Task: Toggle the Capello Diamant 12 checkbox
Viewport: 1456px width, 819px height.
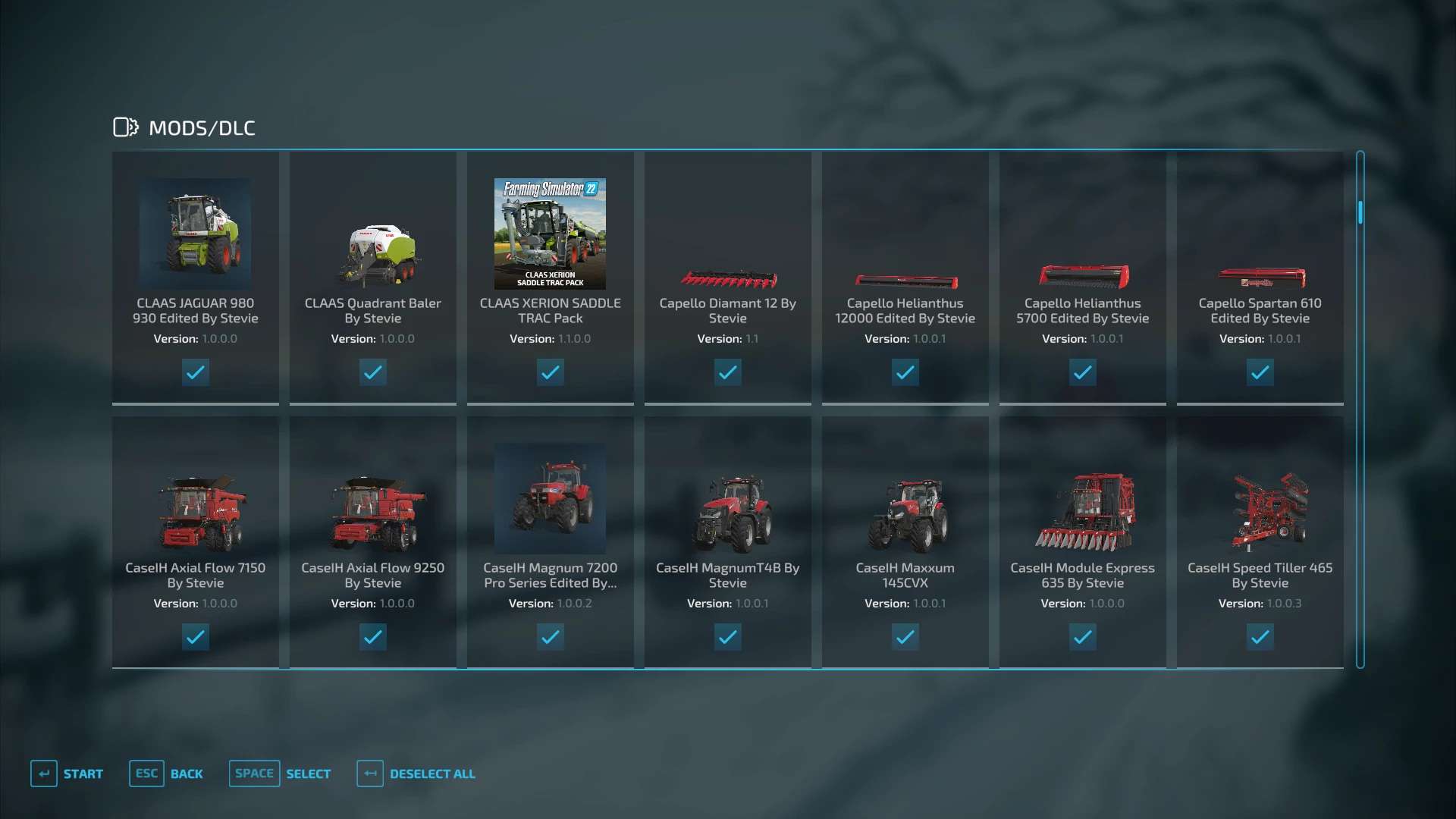Action: (727, 372)
